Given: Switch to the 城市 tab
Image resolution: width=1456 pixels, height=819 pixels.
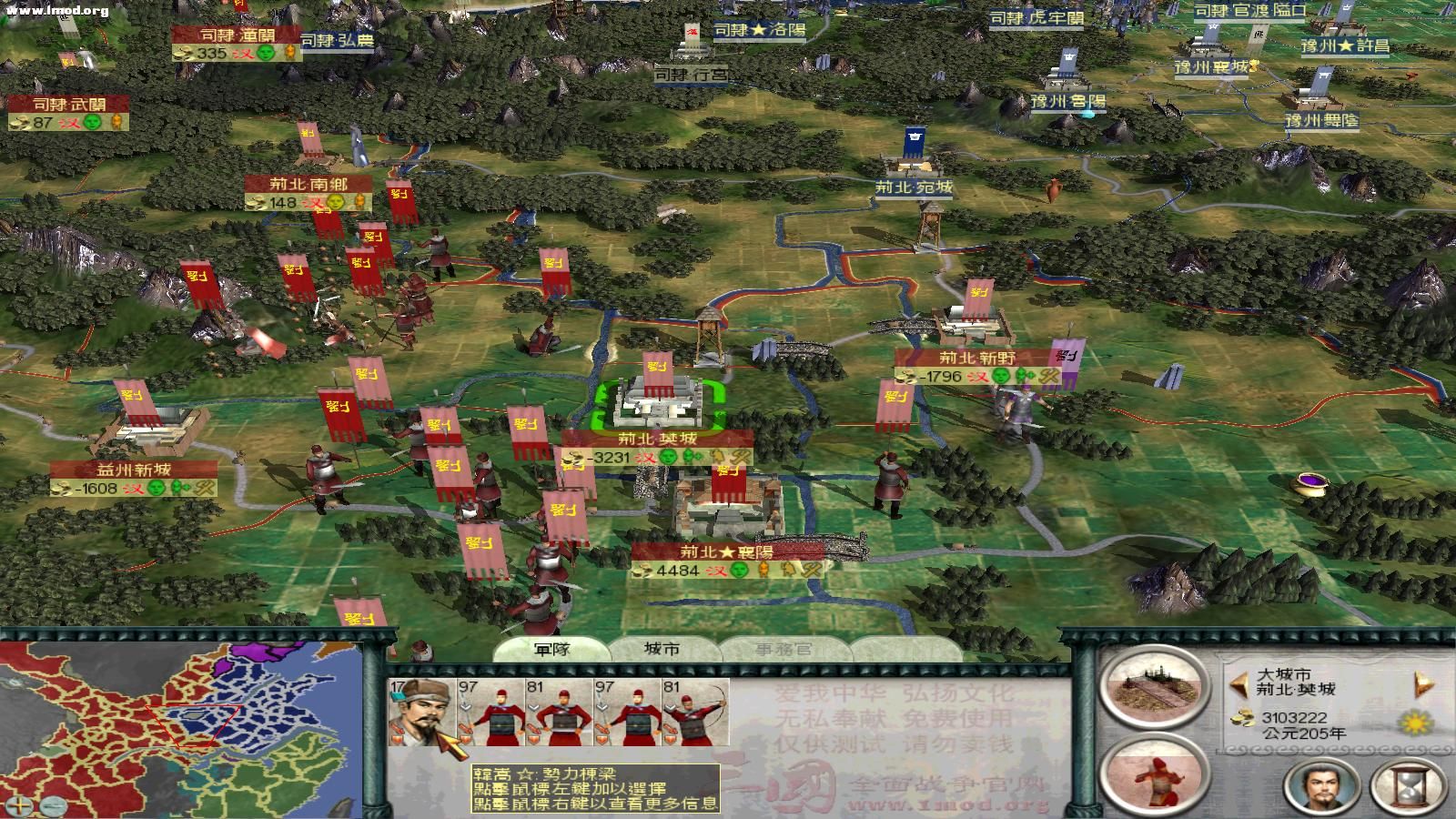Looking at the screenshot, I should point(661,648).
